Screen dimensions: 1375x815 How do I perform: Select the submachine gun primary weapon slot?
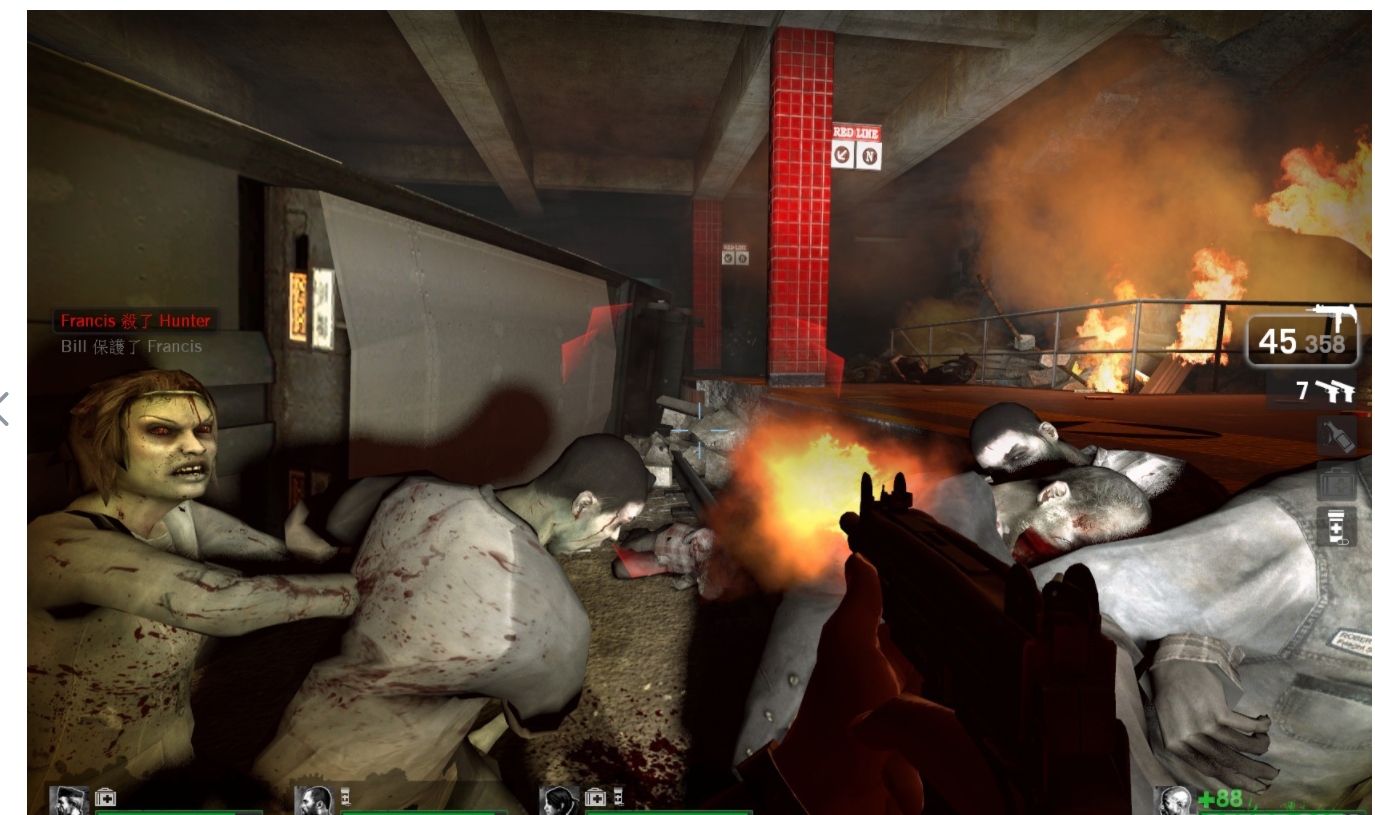(1303, 339)
